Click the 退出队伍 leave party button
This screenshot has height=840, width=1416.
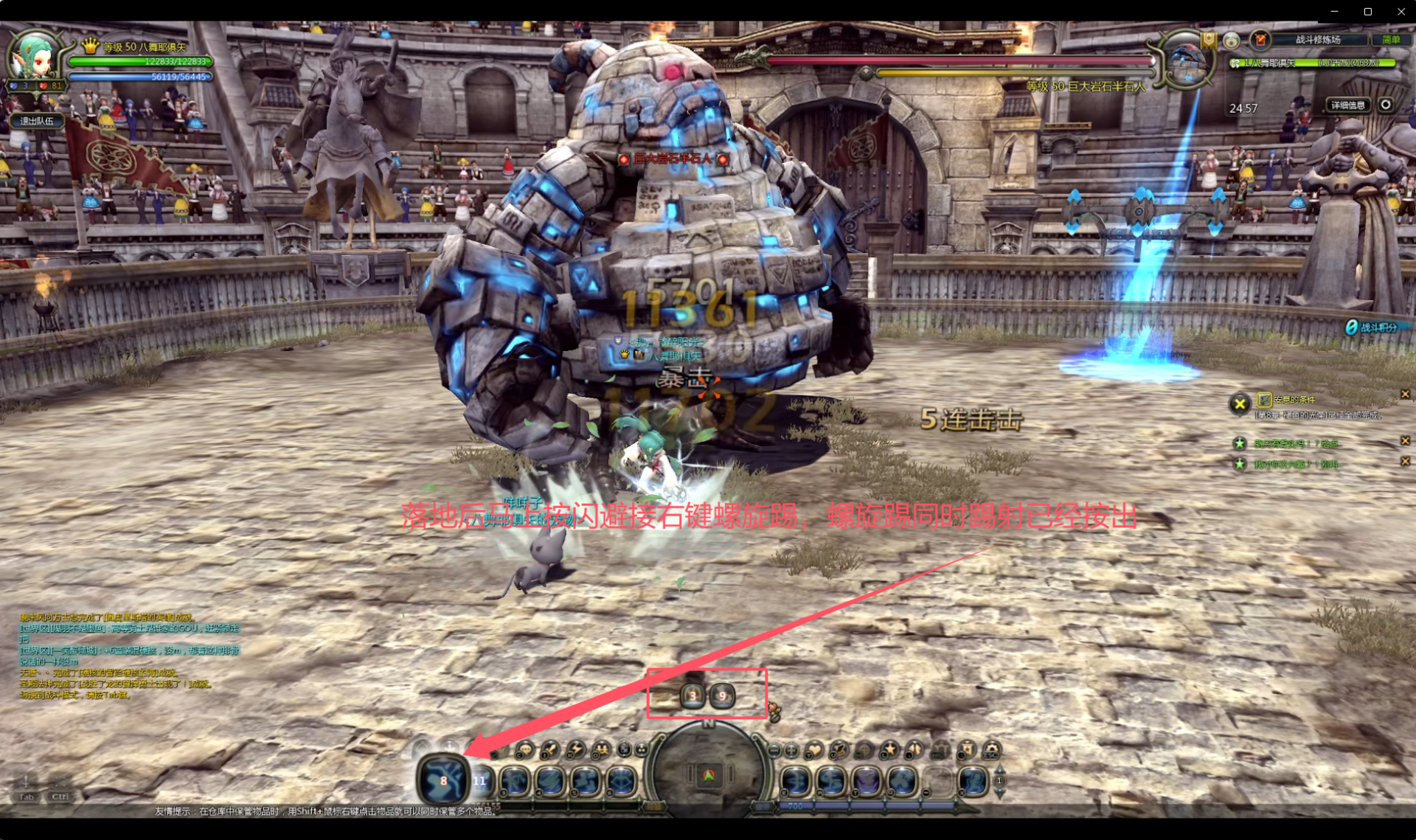(37, 121)
